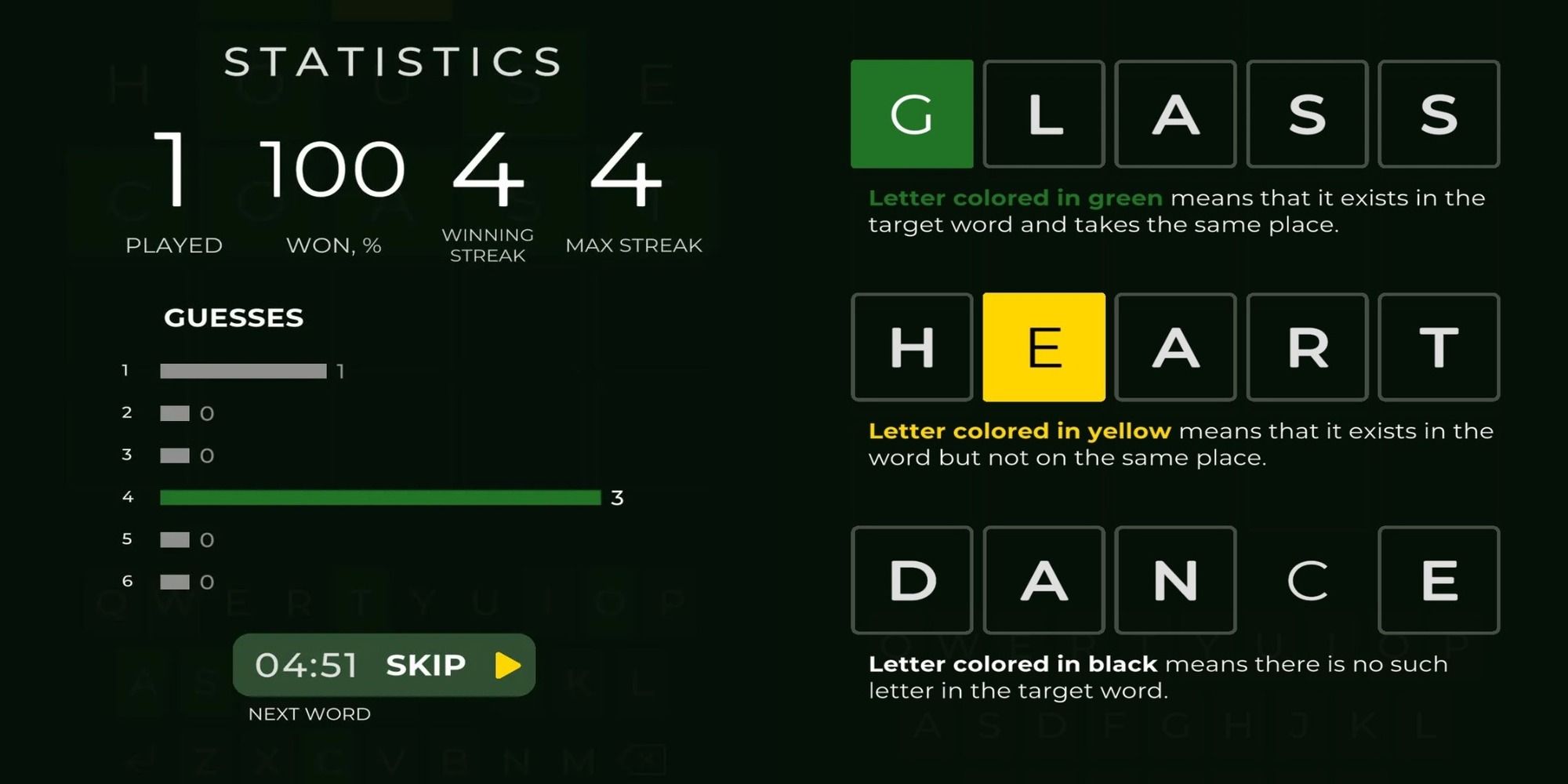Select the yellow E tile in HEART
This screenshot has height=784, width=1568.
(x=1044, y=347)
